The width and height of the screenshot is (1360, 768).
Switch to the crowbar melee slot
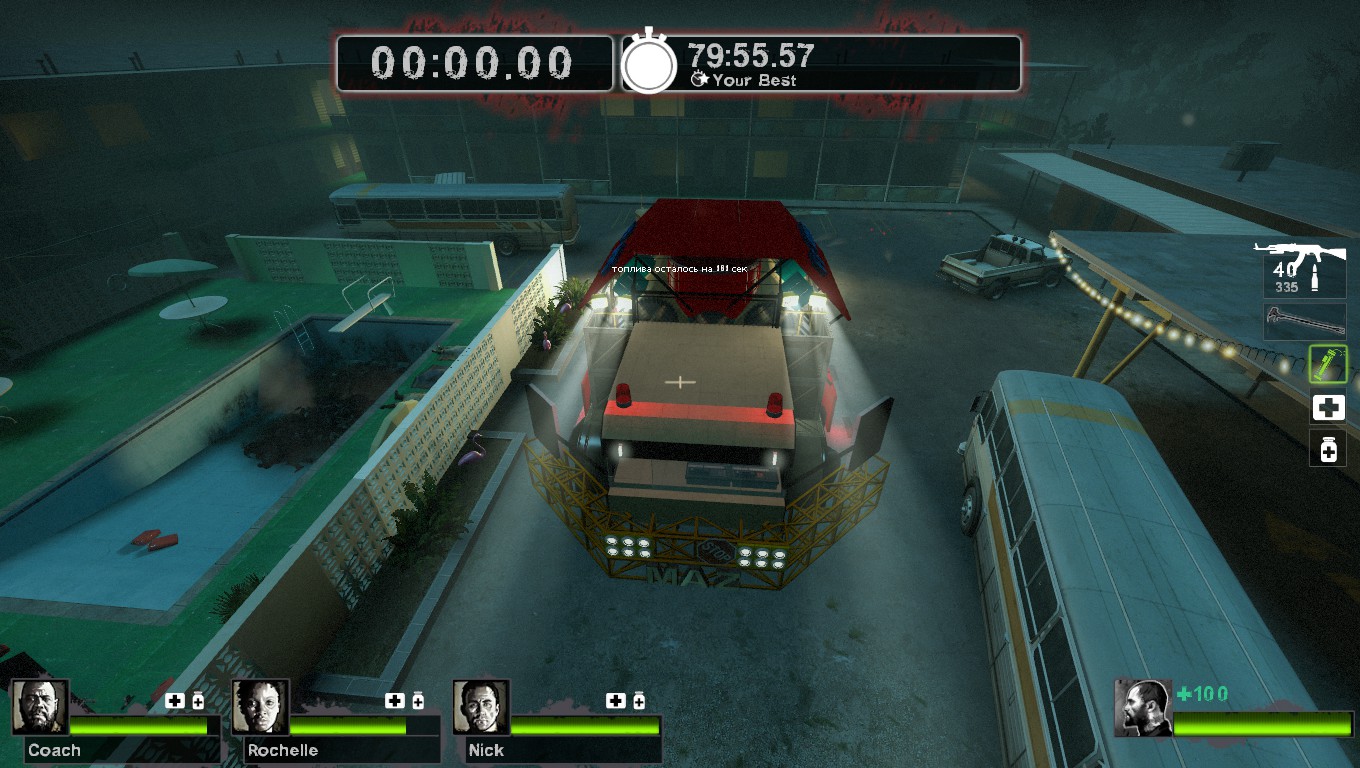tap(1305, 322)
